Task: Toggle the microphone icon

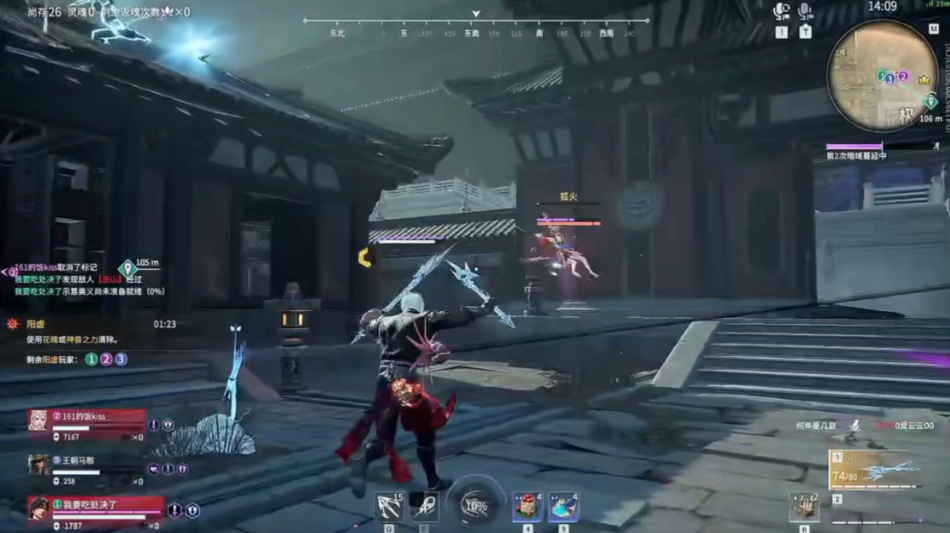Action: click(x=805, y=11)
